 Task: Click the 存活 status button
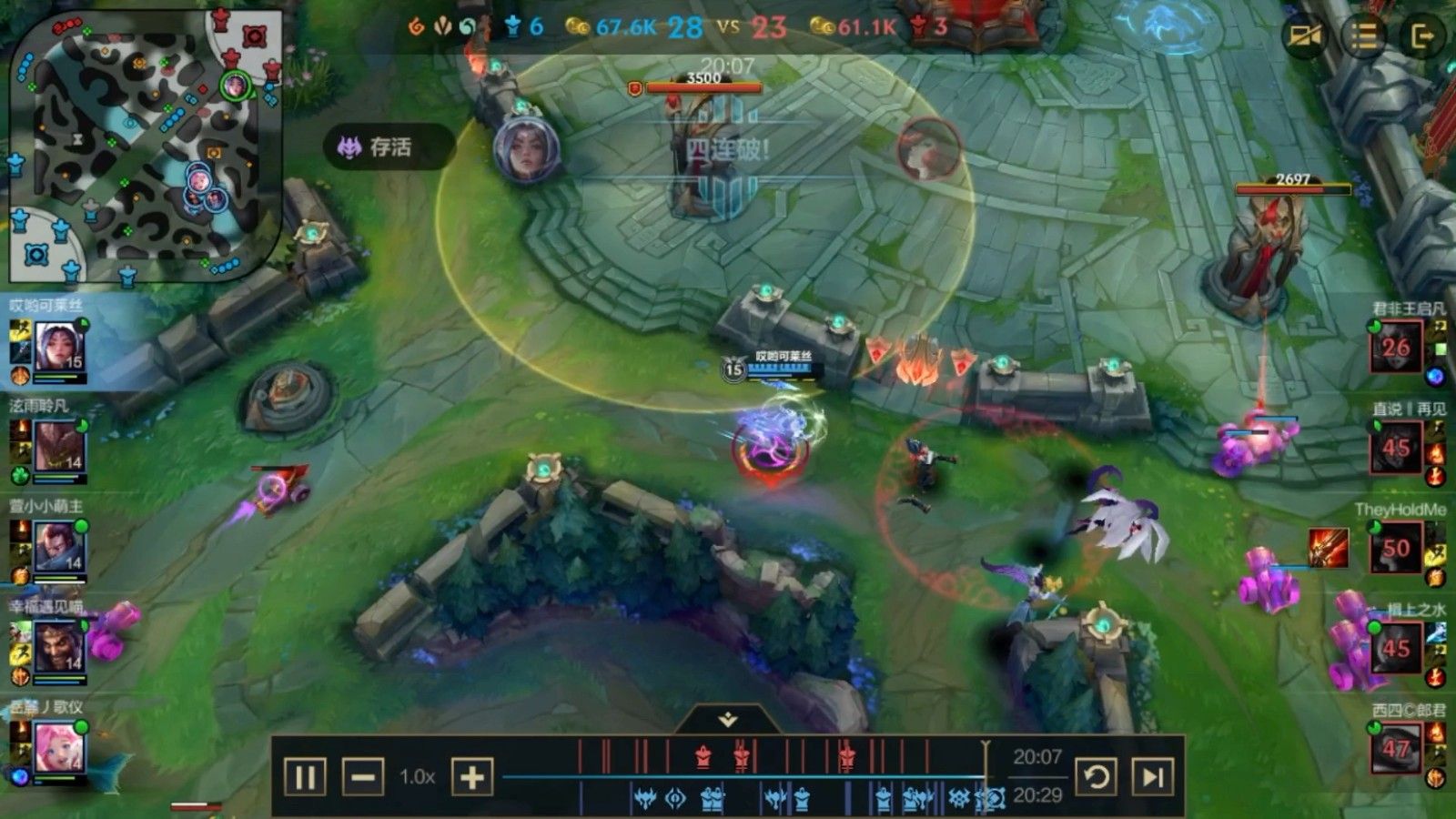[389, 147]
